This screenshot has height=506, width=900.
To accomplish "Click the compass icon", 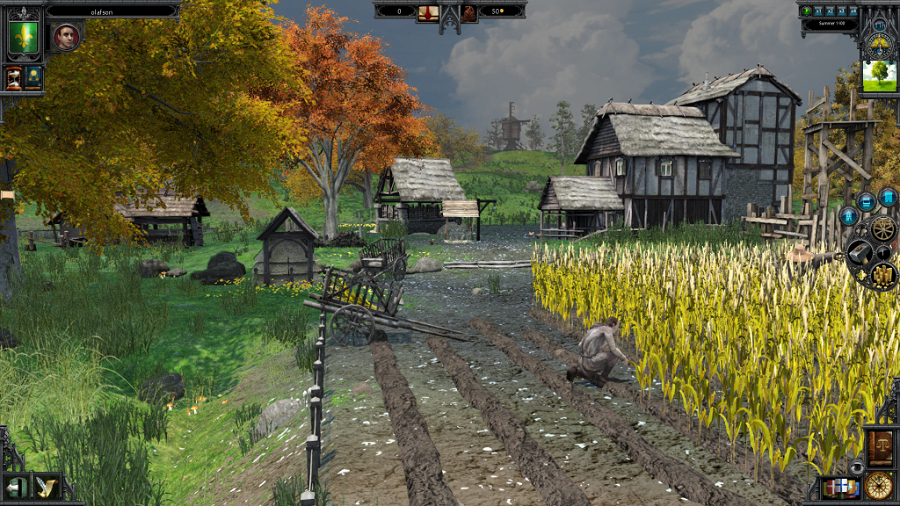I will pos(879,486).
